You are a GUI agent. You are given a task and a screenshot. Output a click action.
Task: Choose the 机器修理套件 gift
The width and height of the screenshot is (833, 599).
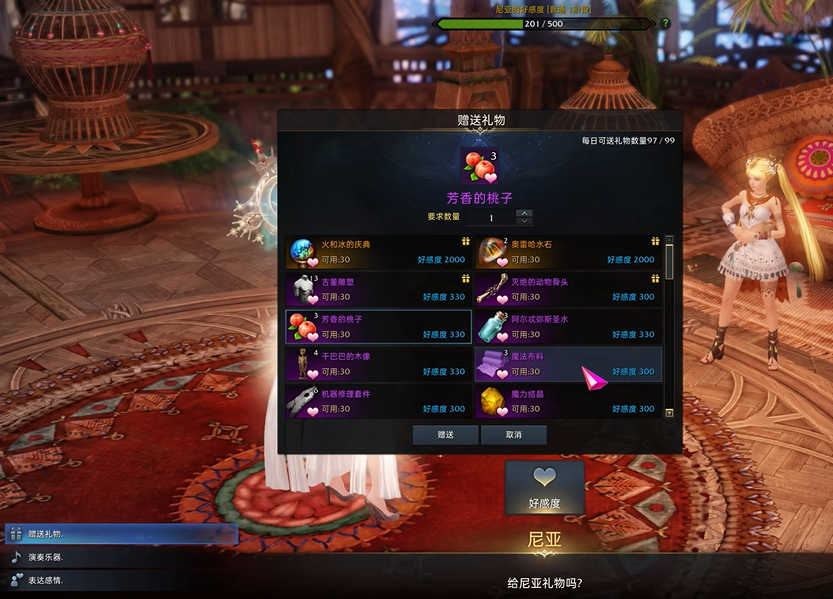pos(379,401)
